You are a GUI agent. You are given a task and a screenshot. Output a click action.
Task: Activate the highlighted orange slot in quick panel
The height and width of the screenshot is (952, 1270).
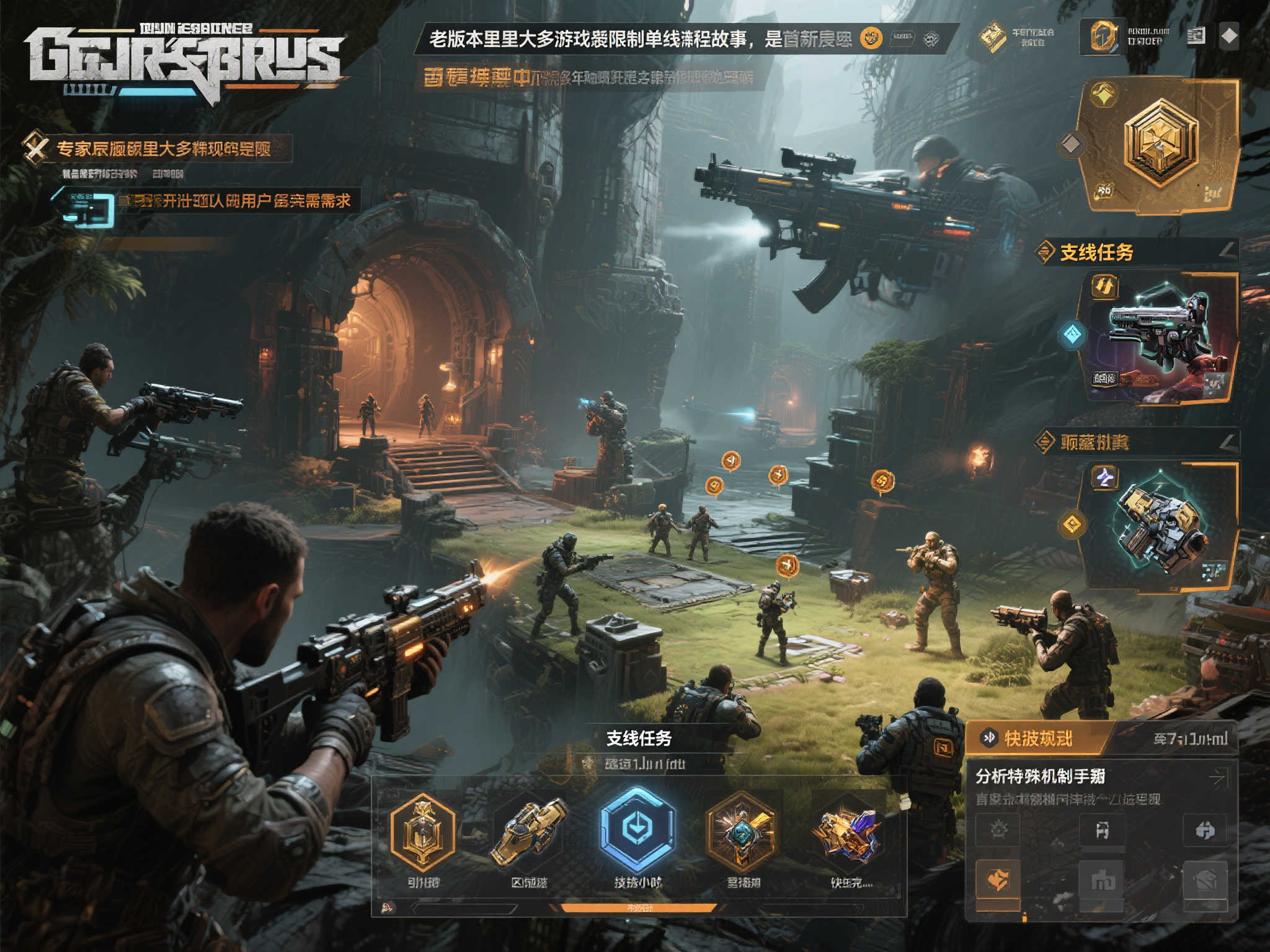(998, 879)
